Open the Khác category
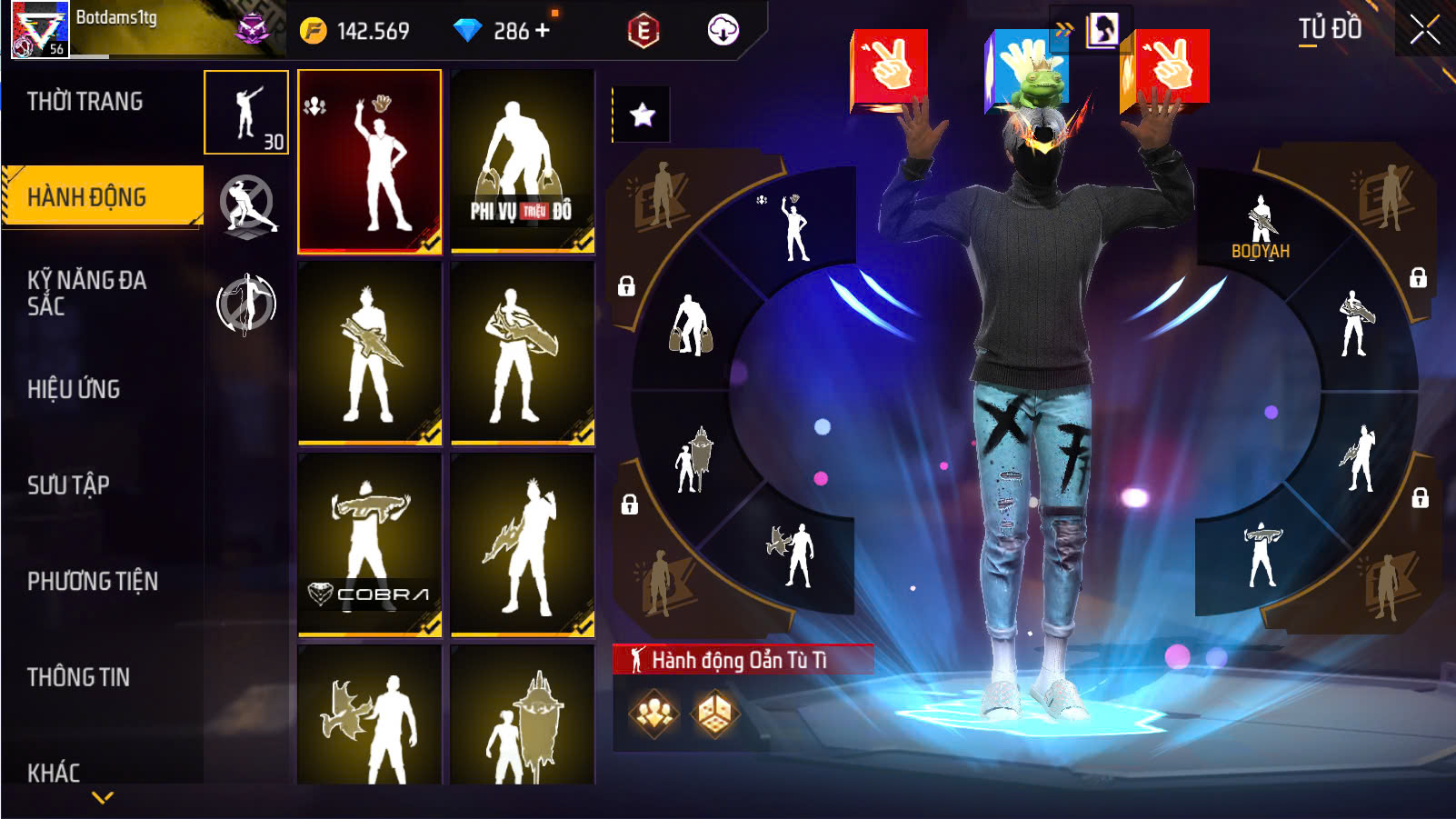The image size is (1456, 819). tap(54, 773)
